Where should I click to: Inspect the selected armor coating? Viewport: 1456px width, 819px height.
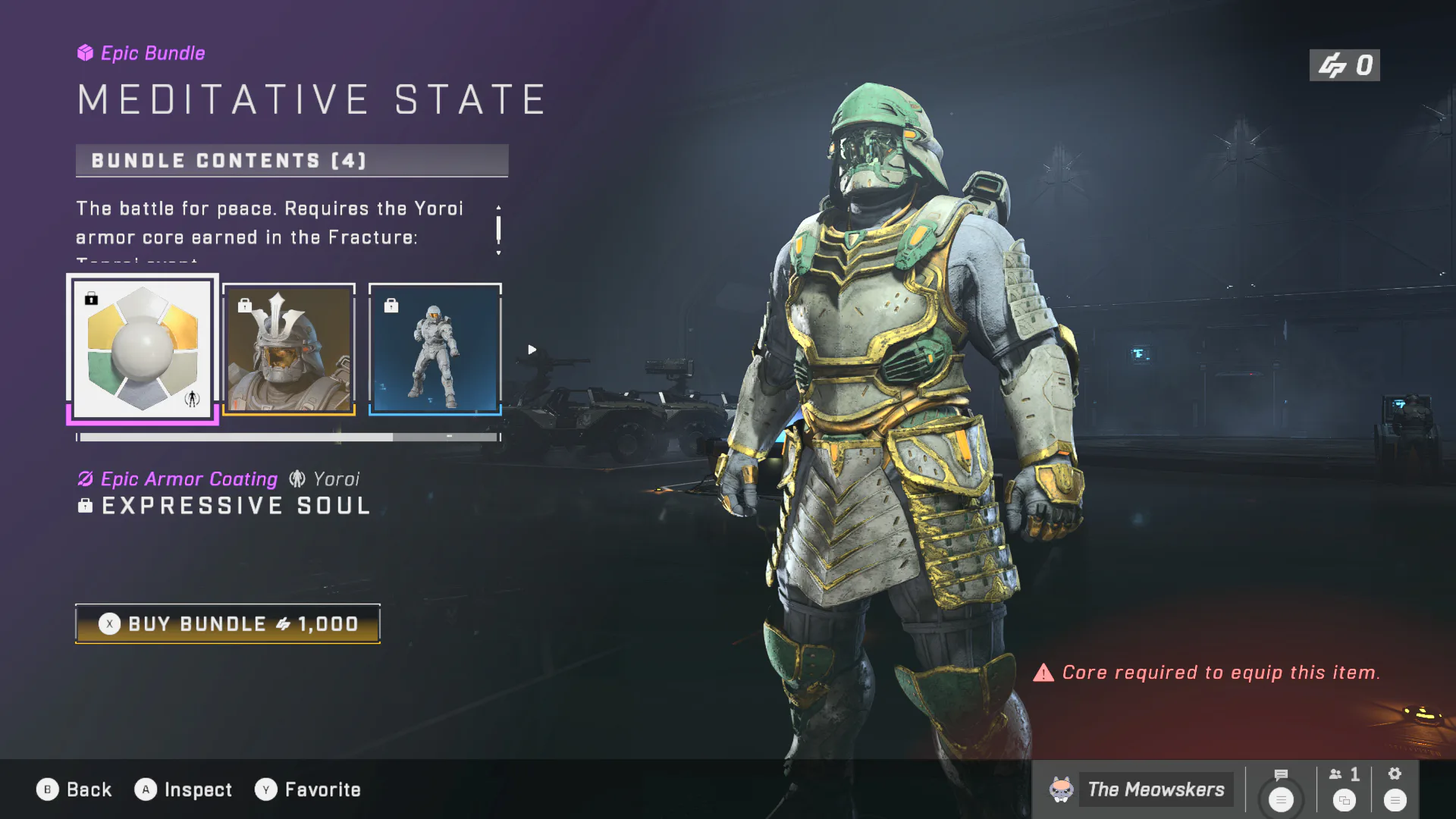[x=184, y=789]
